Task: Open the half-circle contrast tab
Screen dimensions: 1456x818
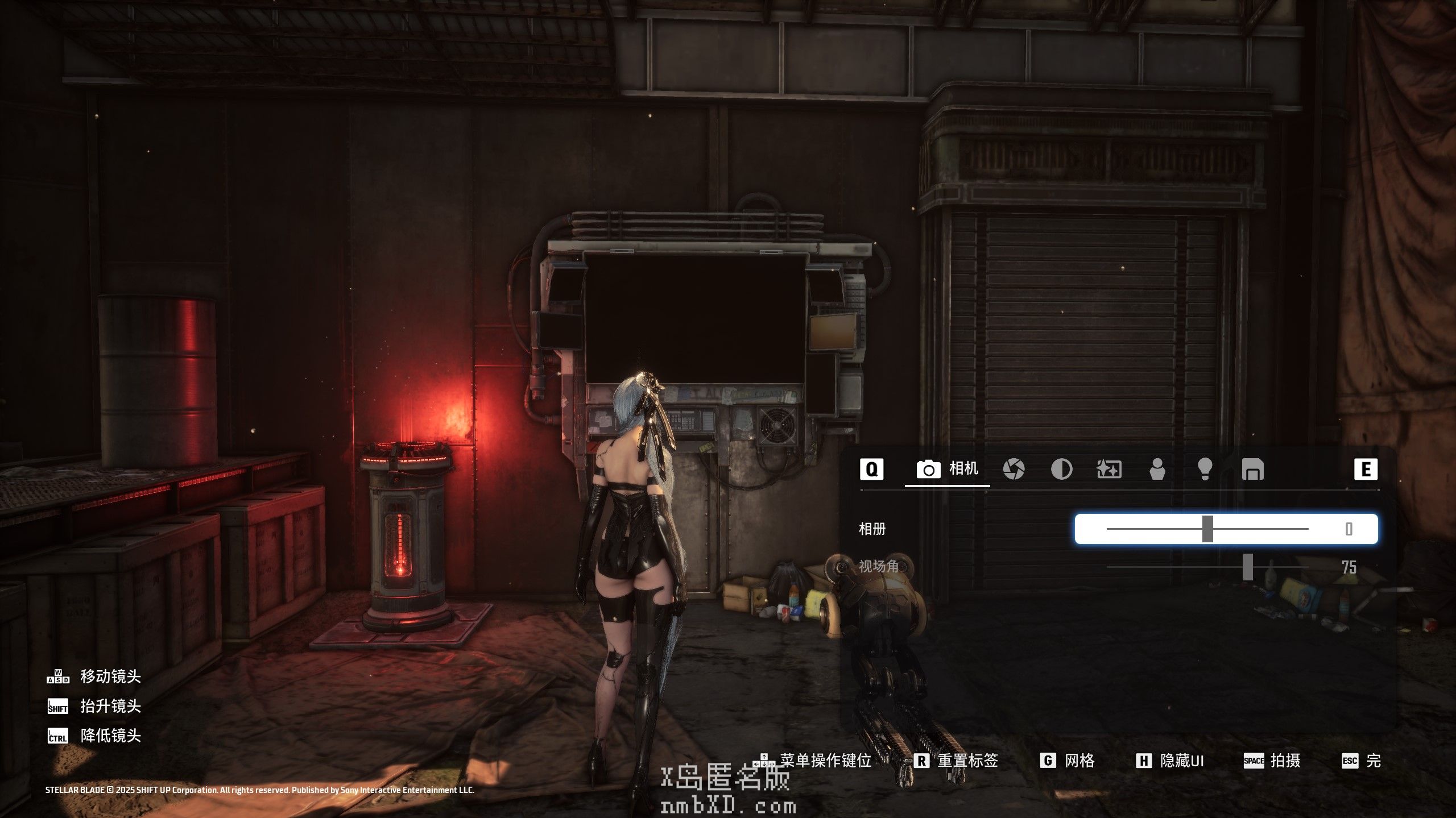Action: (1061, 470)
